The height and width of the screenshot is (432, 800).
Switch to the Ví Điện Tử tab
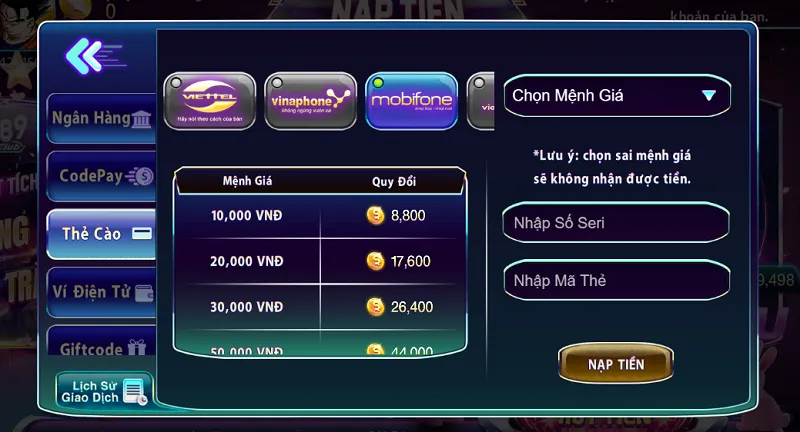[x=102, y=292]
